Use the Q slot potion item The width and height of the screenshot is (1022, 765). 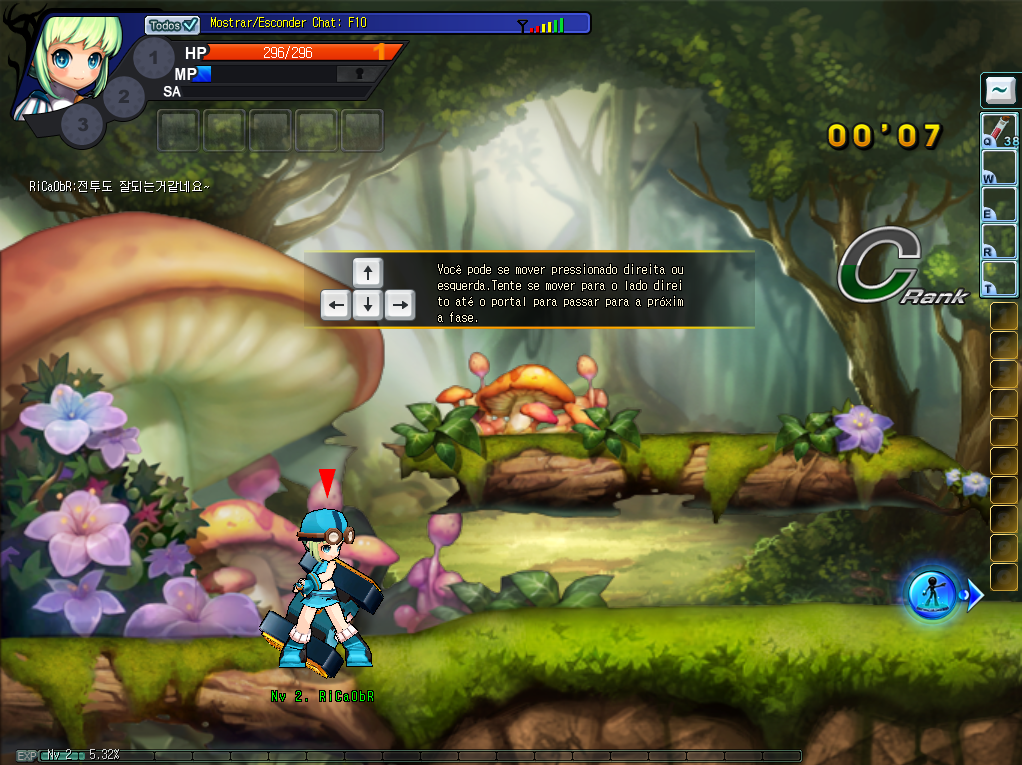point(999,131)
